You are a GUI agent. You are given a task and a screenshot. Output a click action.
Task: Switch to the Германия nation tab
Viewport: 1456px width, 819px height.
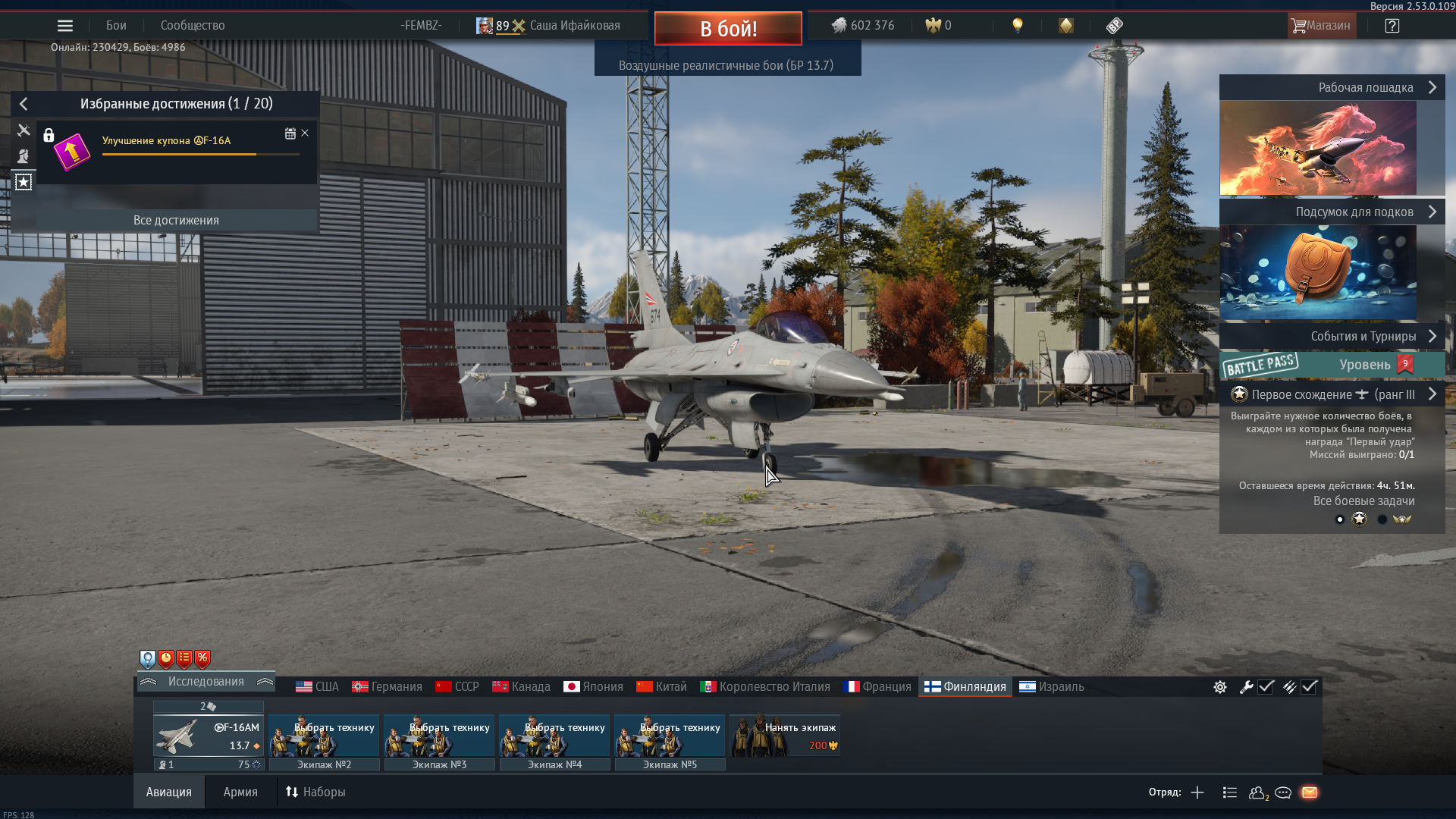pyautogui.click(x=387, y=687)
